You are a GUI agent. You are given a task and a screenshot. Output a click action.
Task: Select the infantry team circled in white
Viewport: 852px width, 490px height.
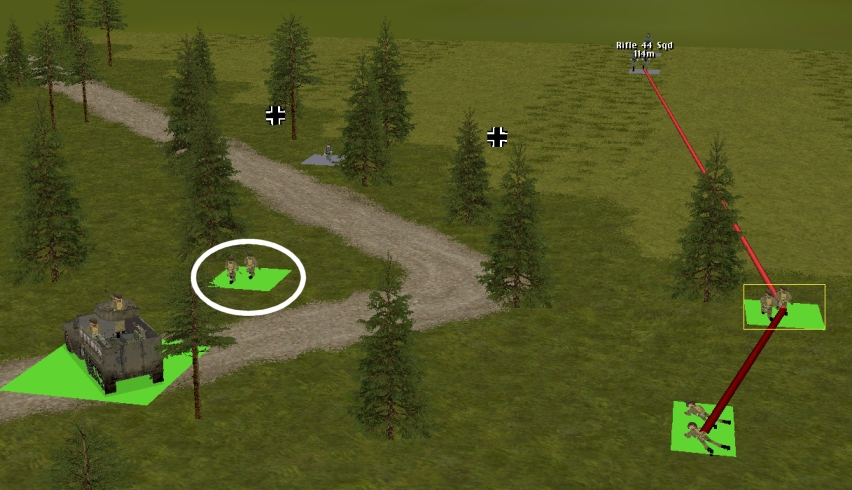pyautogui.click(x=243, y=270)
